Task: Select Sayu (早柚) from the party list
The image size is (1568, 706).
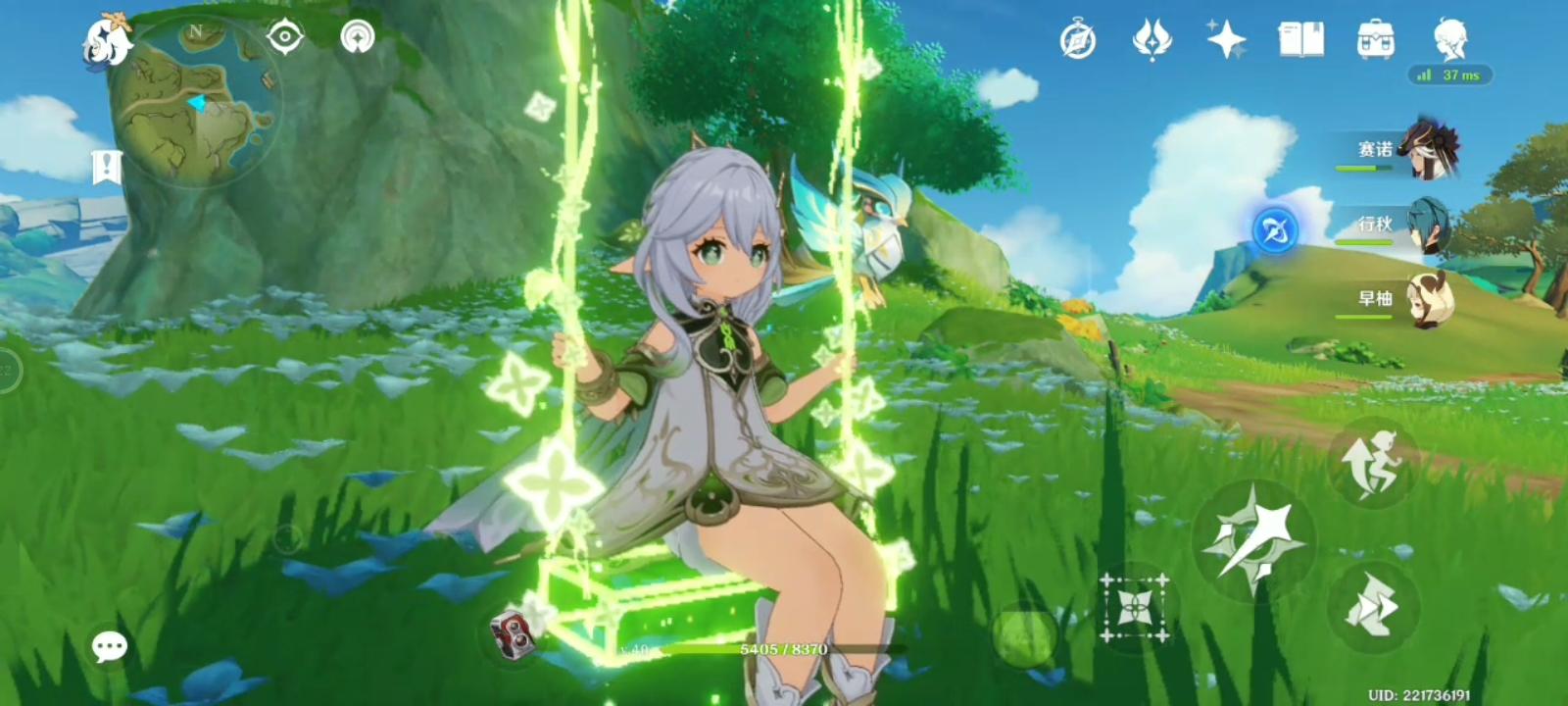Action: point(1426,304)
